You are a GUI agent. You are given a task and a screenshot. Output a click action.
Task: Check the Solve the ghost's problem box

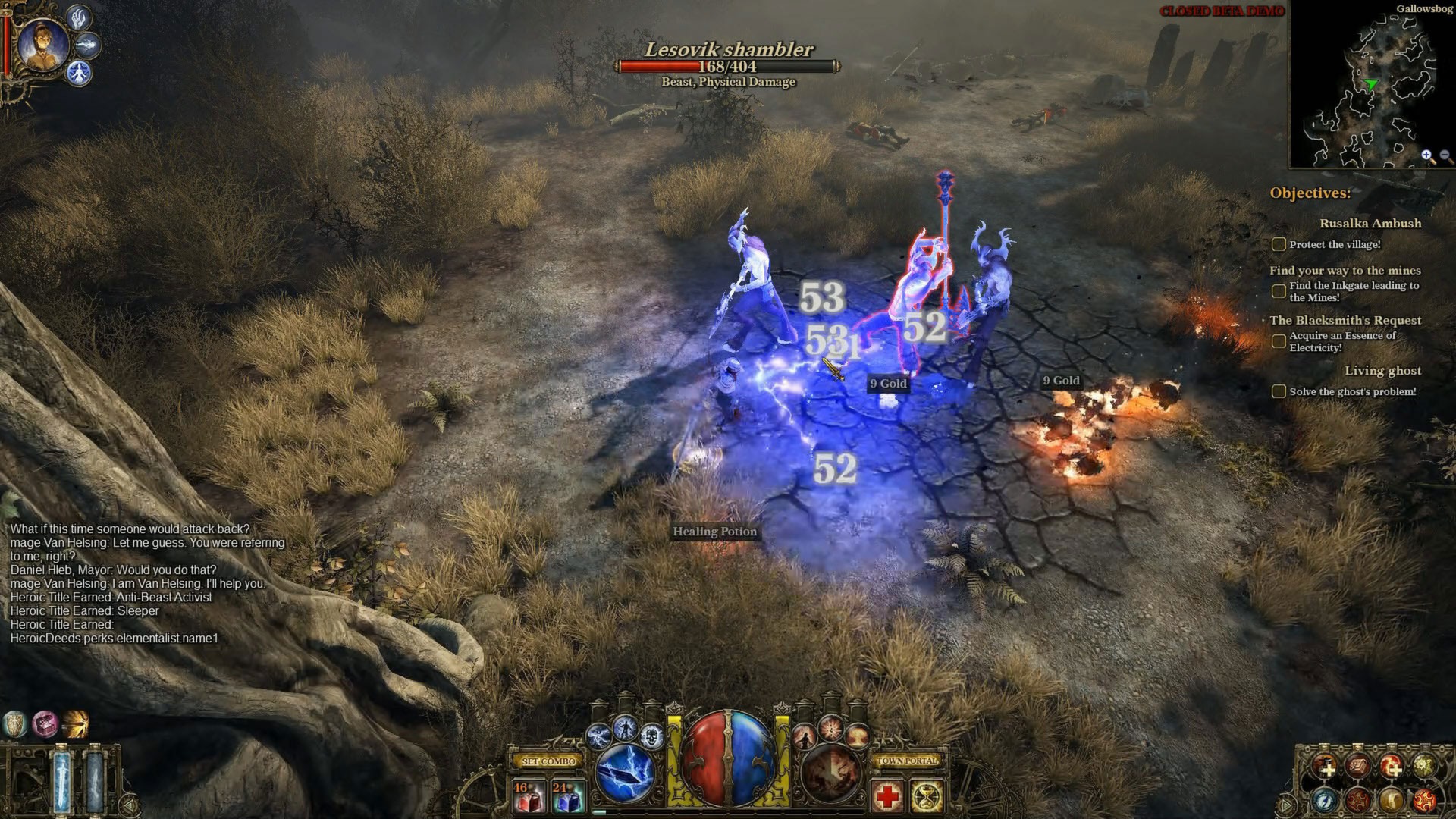click(1279, 391)
